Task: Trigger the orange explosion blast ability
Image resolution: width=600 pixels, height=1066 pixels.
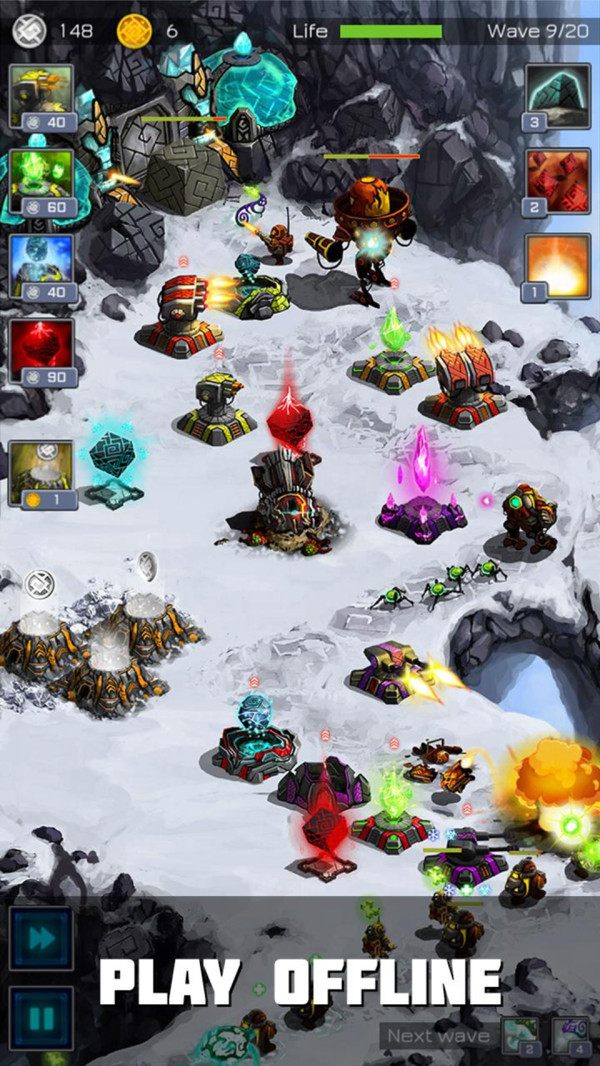Action: [x=558, y=267]
